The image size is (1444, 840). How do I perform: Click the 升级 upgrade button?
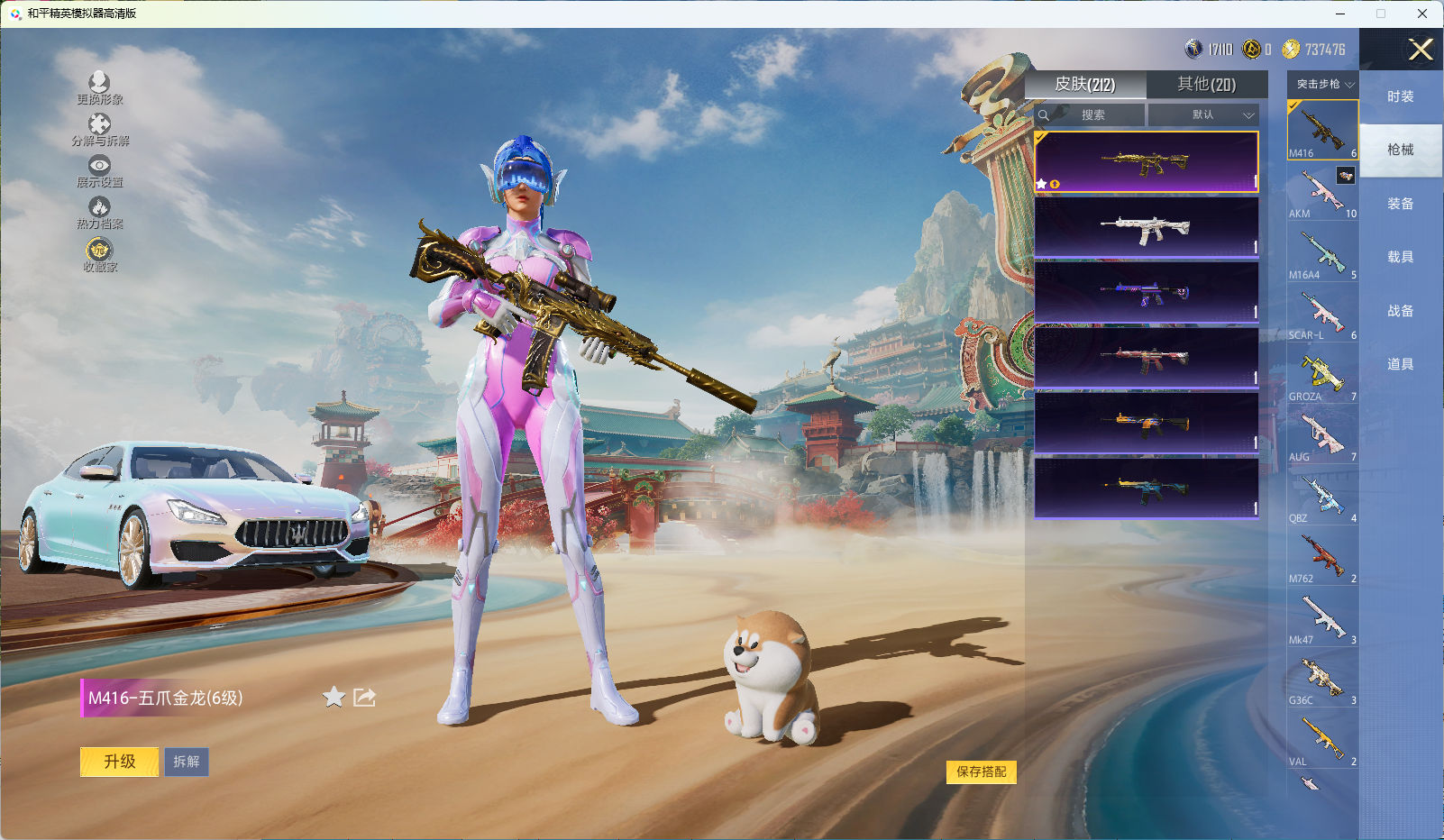[119, 762]
